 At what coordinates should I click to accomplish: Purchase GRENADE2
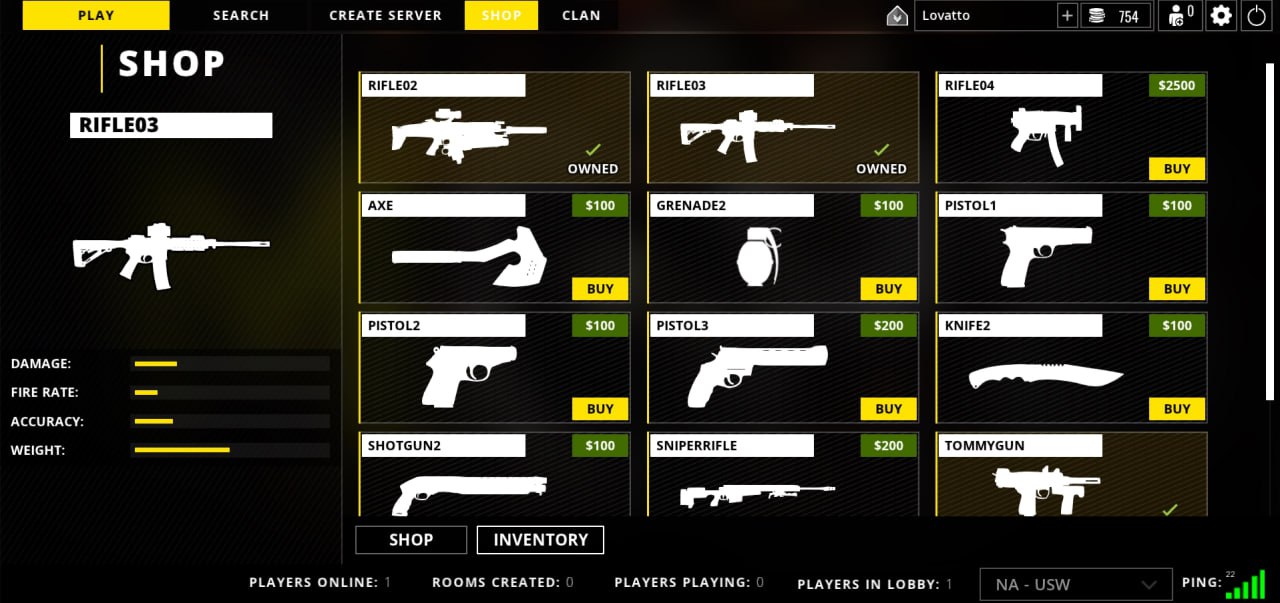click(x=888, y=289)
